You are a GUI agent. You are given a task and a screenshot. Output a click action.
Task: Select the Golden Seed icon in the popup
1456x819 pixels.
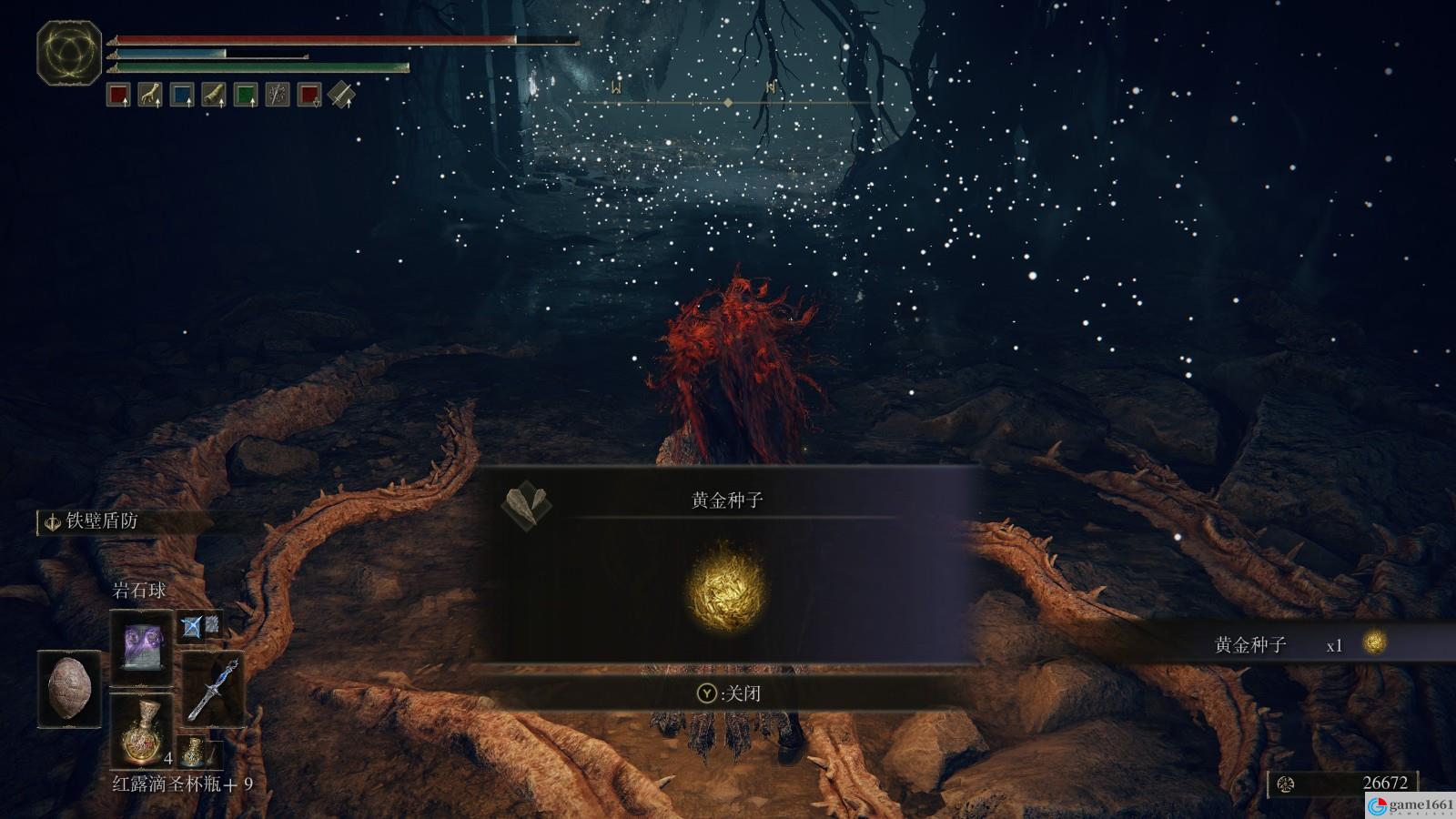[x=727, y=588]
